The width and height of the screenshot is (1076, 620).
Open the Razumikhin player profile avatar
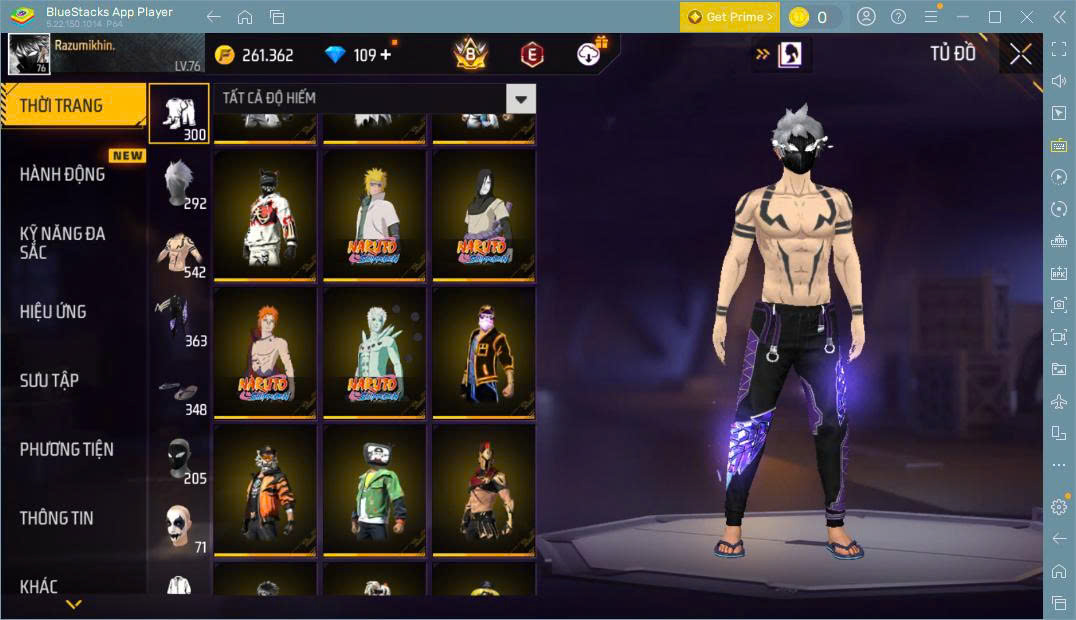click(29, 54)
